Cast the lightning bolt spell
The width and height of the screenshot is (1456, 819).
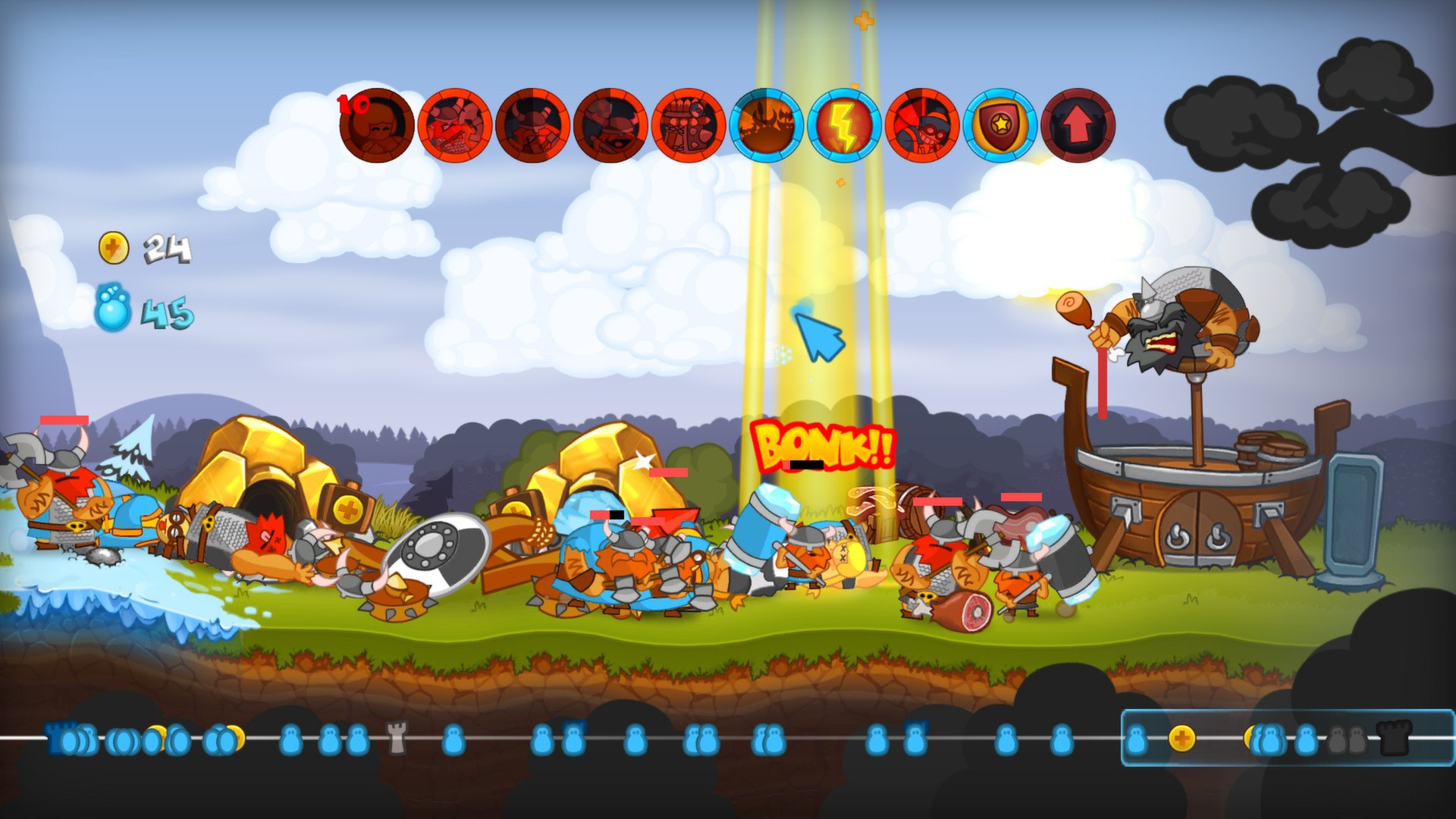(x=846, y=127)
